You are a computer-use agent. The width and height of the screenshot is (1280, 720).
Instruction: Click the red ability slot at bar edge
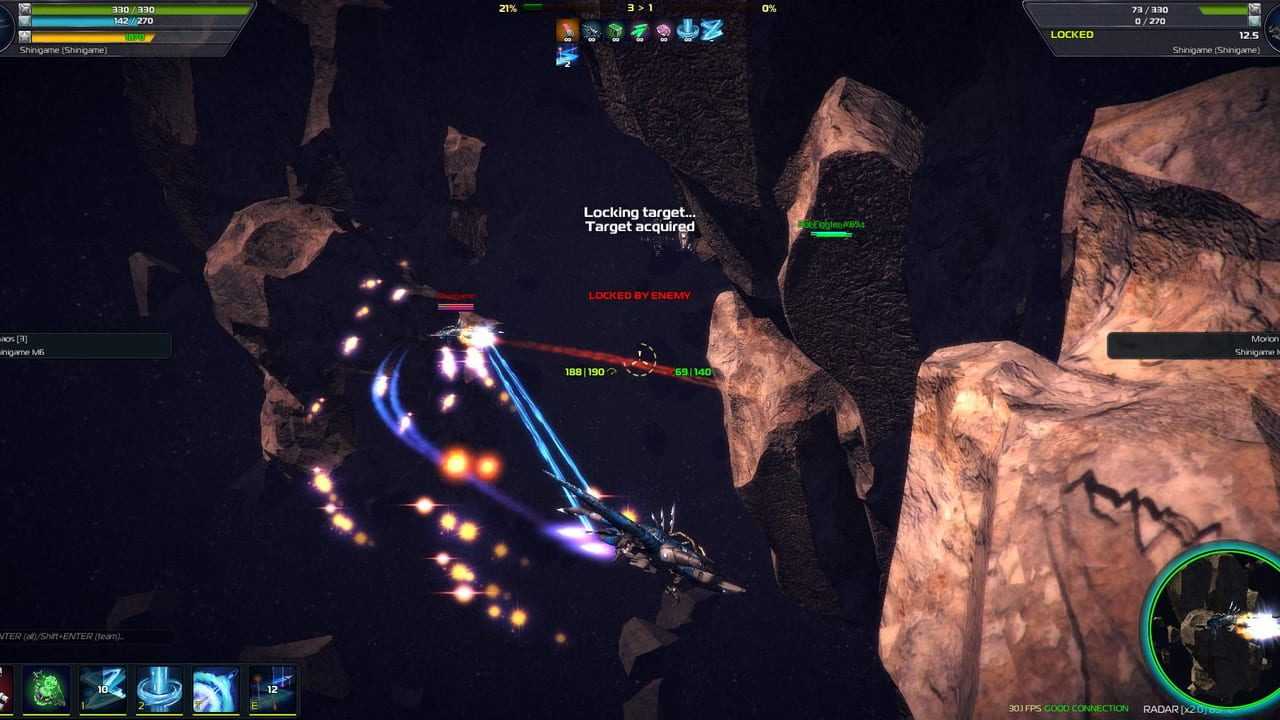coord(6,689)
